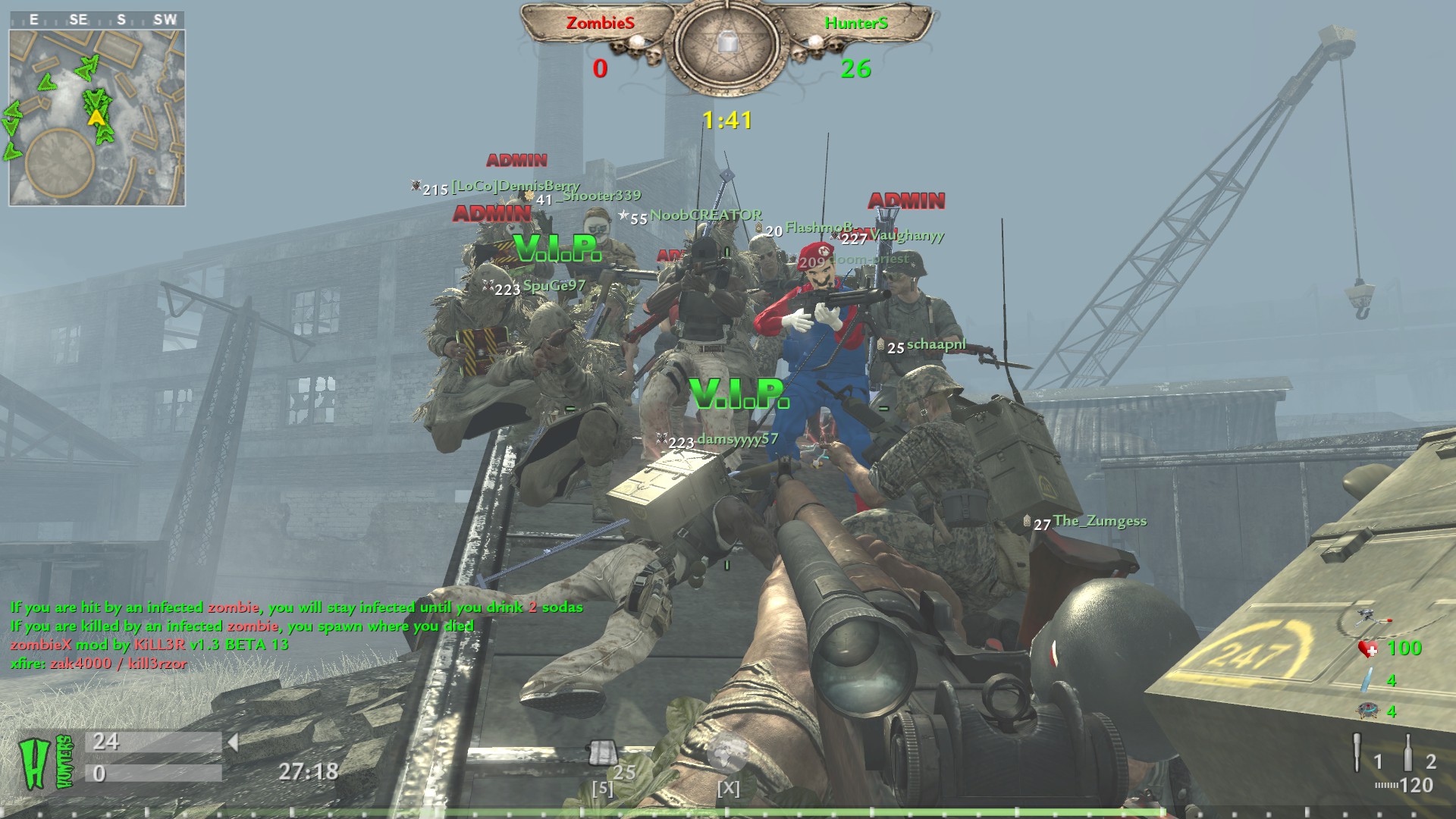Select the satchel charge item icon
Screen dimensions: 1456x819
point(602,754)
